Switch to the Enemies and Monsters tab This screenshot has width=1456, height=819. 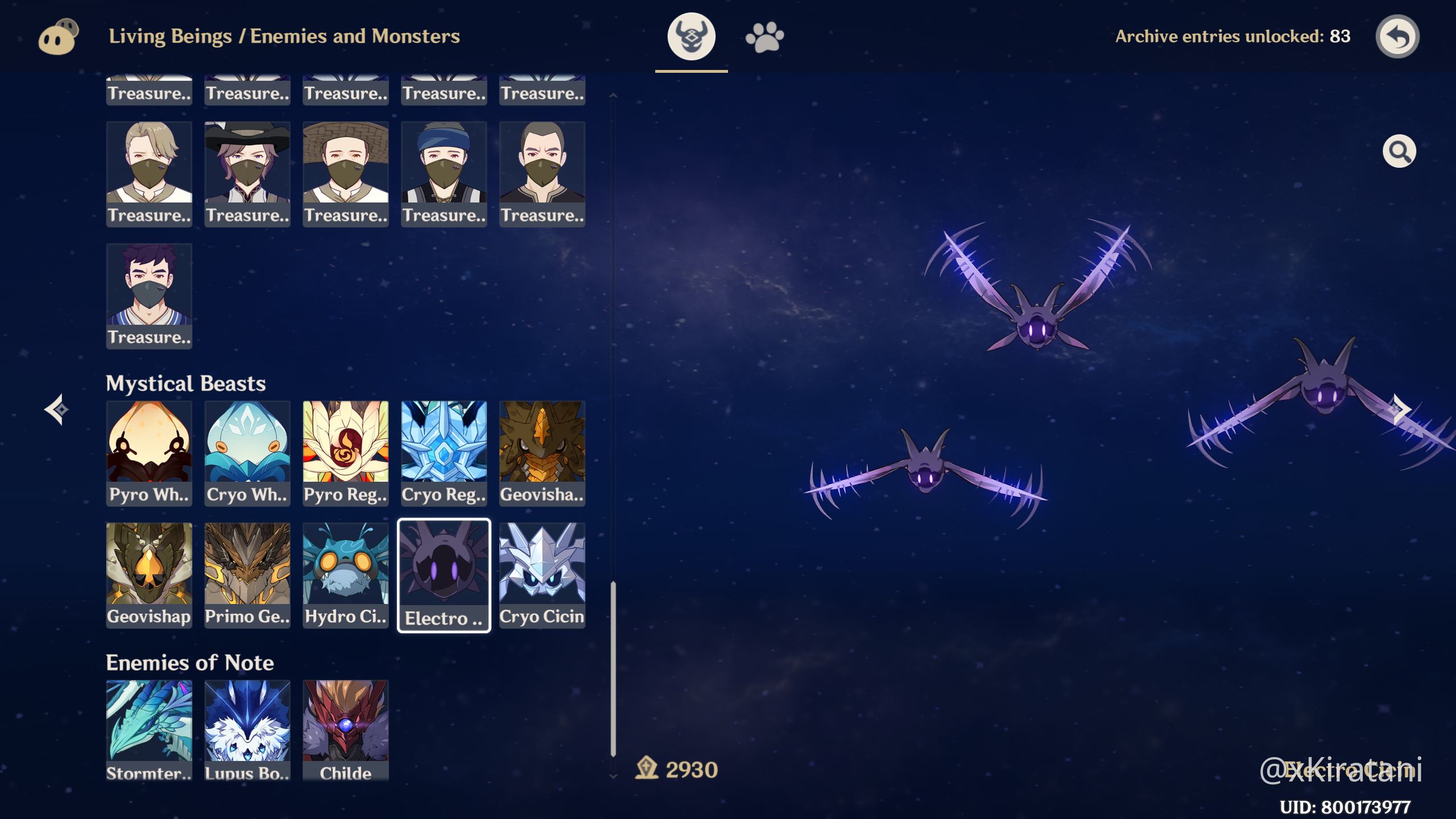coord(691,37)
